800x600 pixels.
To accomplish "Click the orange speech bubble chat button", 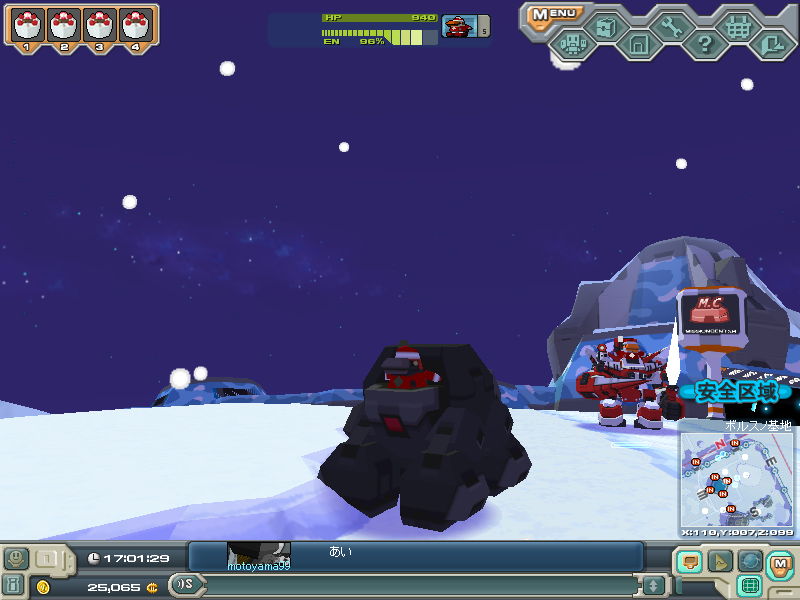I will point(688,562).
